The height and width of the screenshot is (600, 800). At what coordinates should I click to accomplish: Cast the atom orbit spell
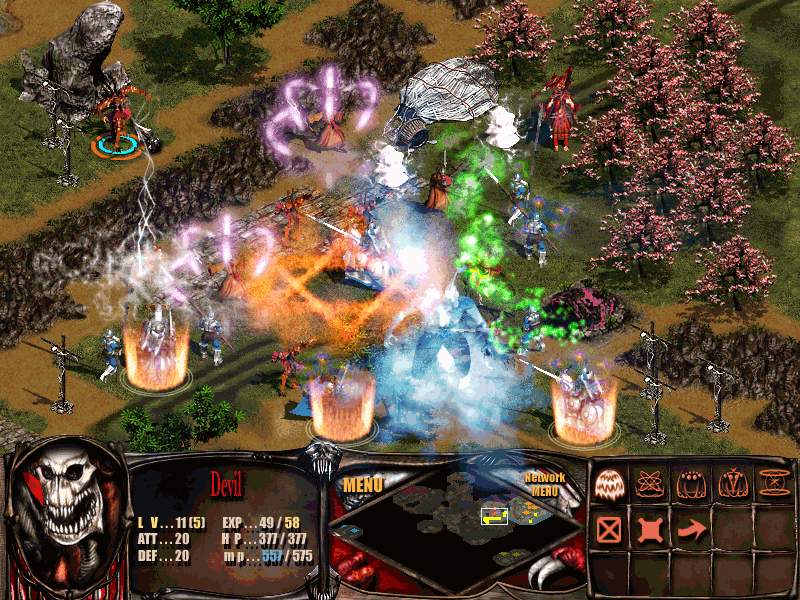click(650, 484)
